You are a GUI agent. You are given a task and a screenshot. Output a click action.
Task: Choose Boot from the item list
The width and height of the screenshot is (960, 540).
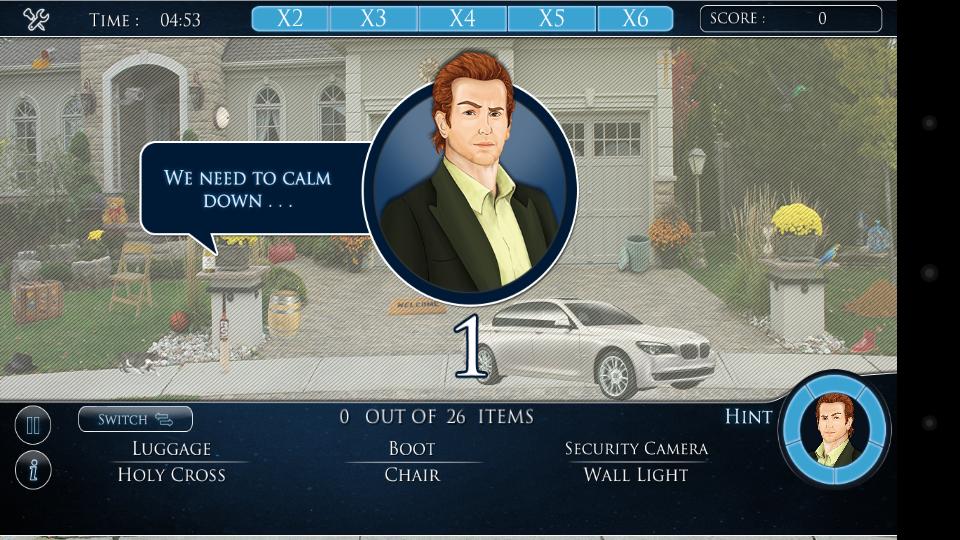pyautogui.click(x=412, y=449)
